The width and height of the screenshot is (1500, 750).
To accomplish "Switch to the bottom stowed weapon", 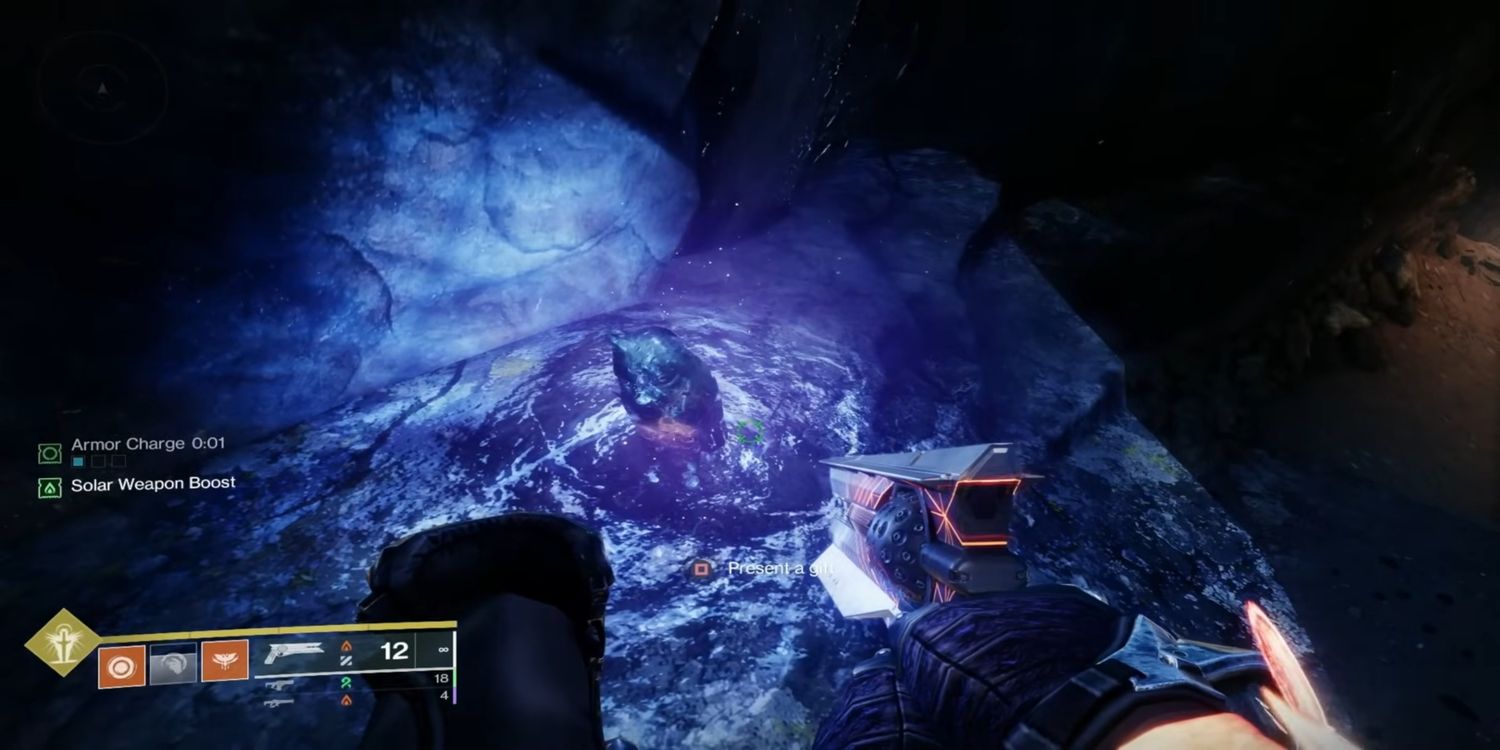I will point(279,702).
